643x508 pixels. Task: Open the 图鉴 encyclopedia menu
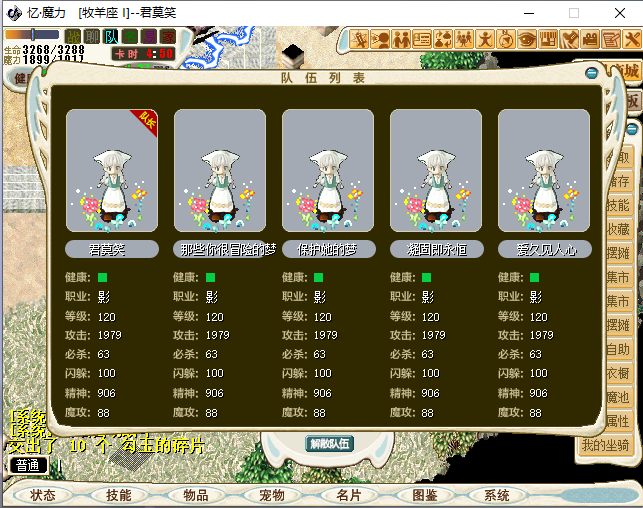point(425,495)
